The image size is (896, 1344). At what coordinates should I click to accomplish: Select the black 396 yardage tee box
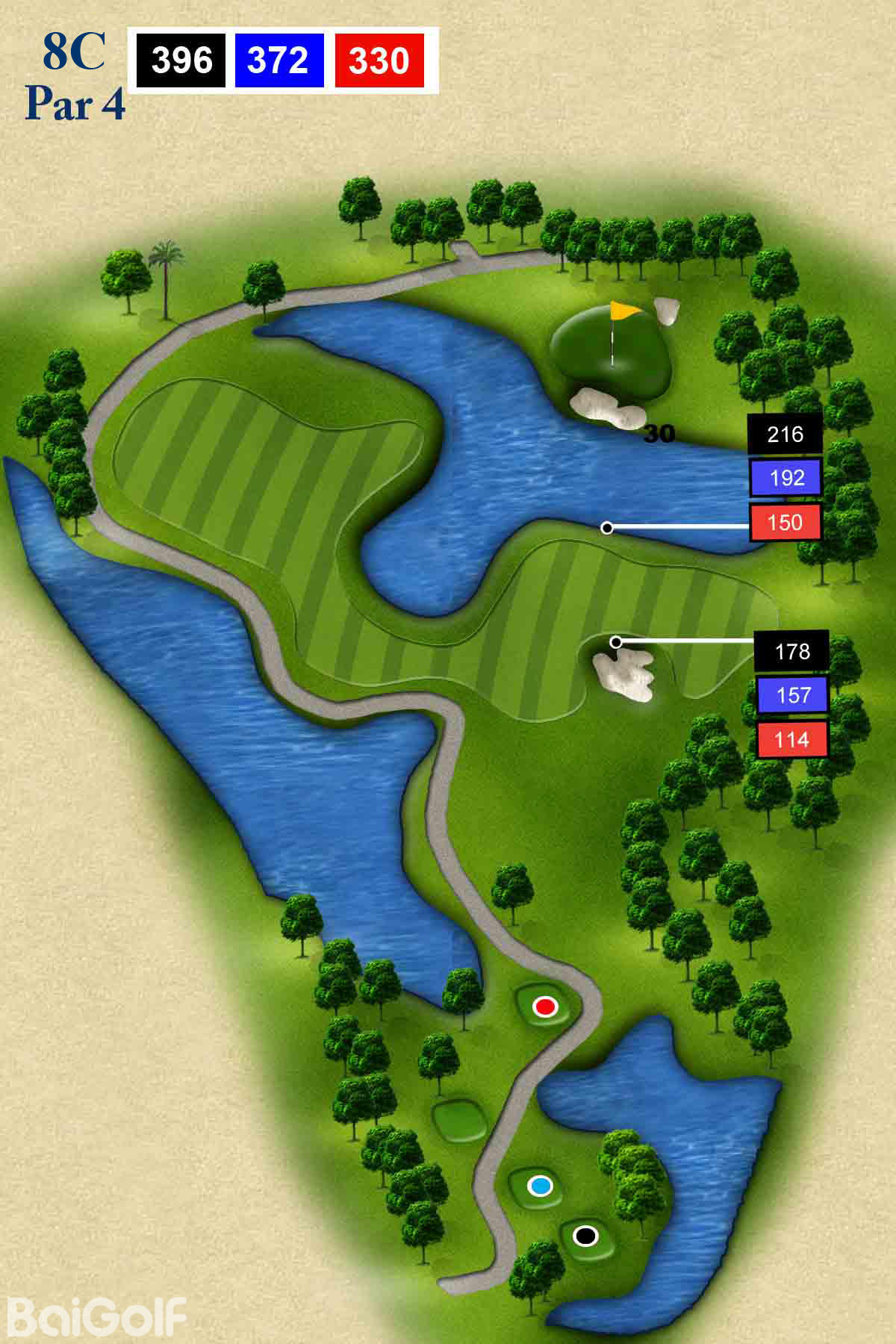coord(181,60)
